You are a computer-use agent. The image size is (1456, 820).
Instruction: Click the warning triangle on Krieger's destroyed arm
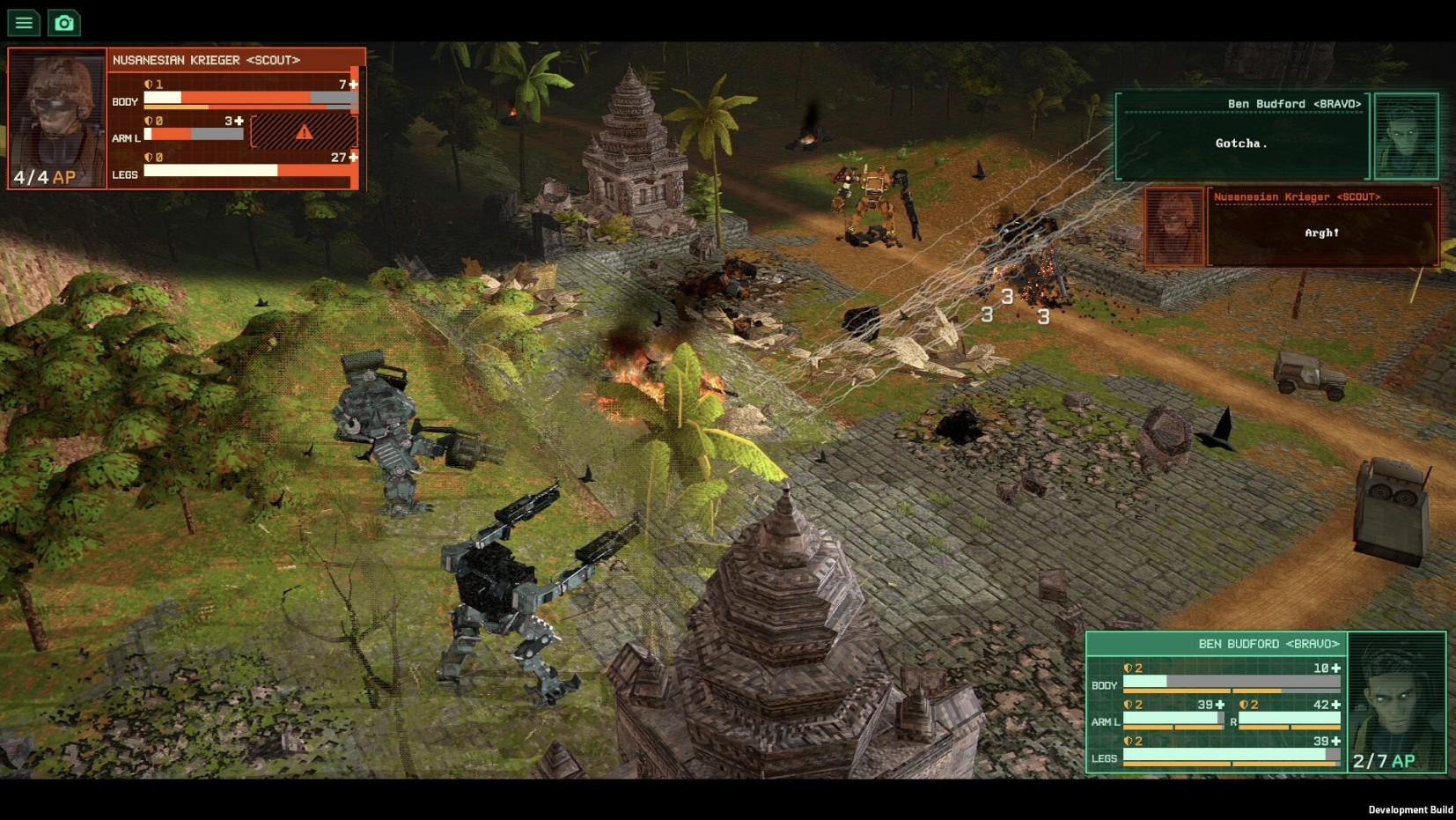click(x=304, y=133)
